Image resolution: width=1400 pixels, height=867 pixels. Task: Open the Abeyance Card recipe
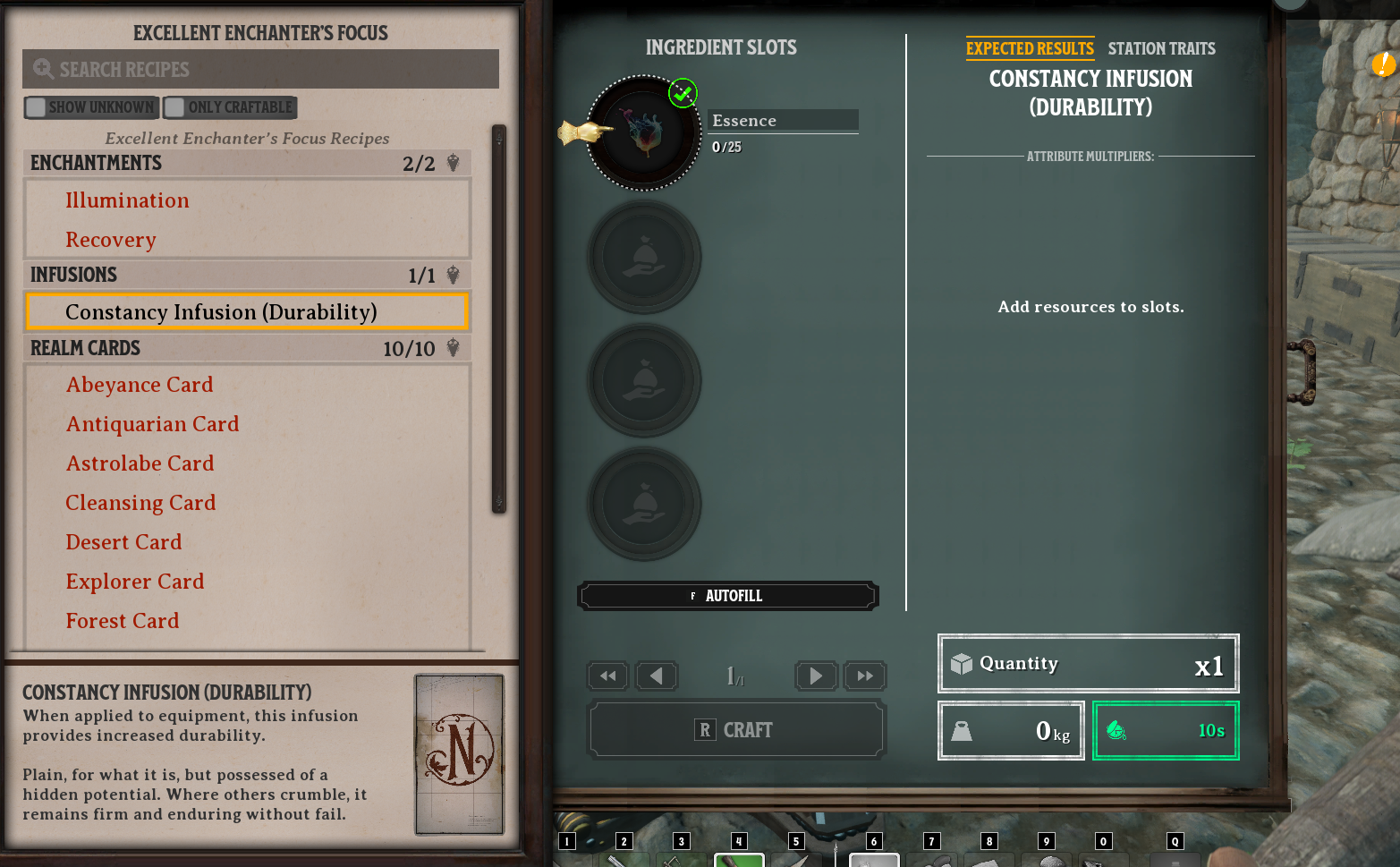coord(140,385)
